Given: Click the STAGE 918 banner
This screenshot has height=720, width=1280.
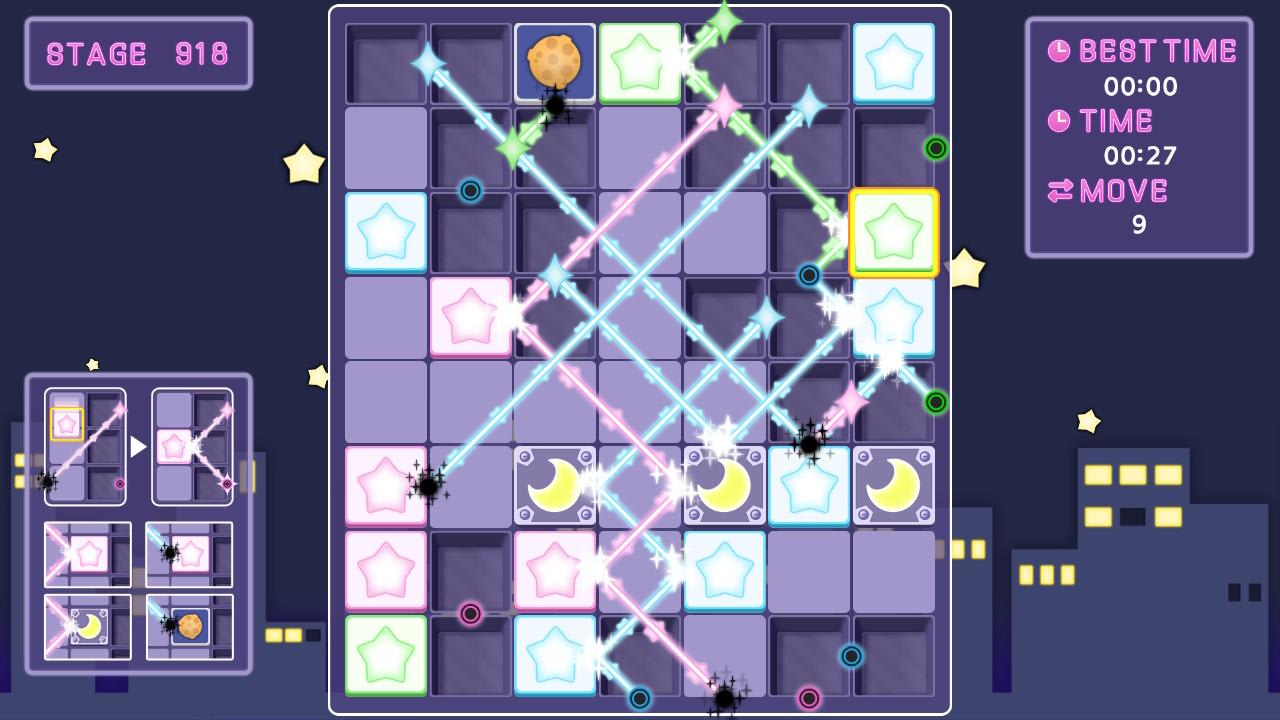Looking at the screenshot, I should pos(138,54).
